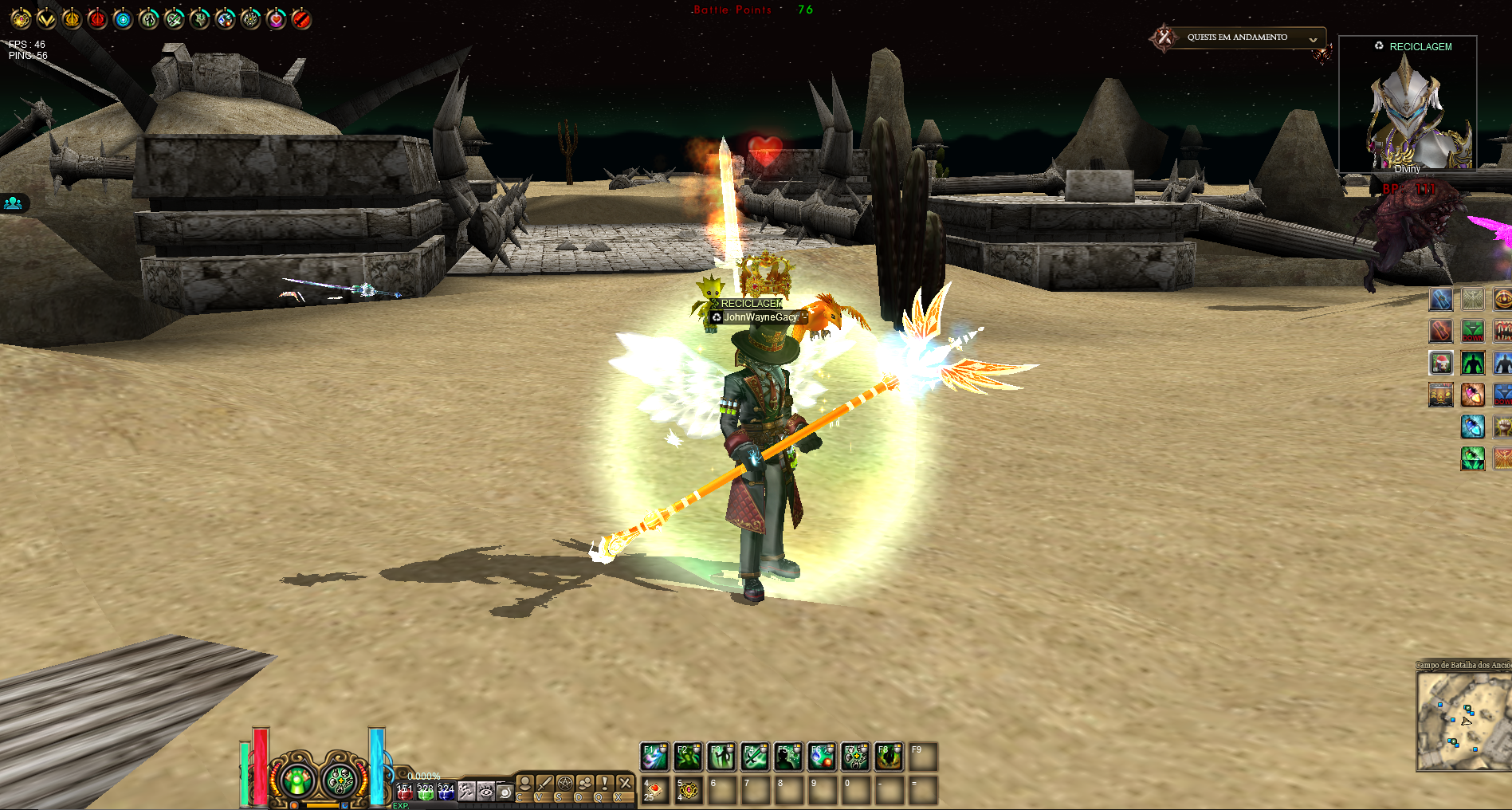Image resolution: width=1512 pixels, height=810 pixels.
Task: Select the Santa hat buff icon
Action: click(x=1440, y=364)
